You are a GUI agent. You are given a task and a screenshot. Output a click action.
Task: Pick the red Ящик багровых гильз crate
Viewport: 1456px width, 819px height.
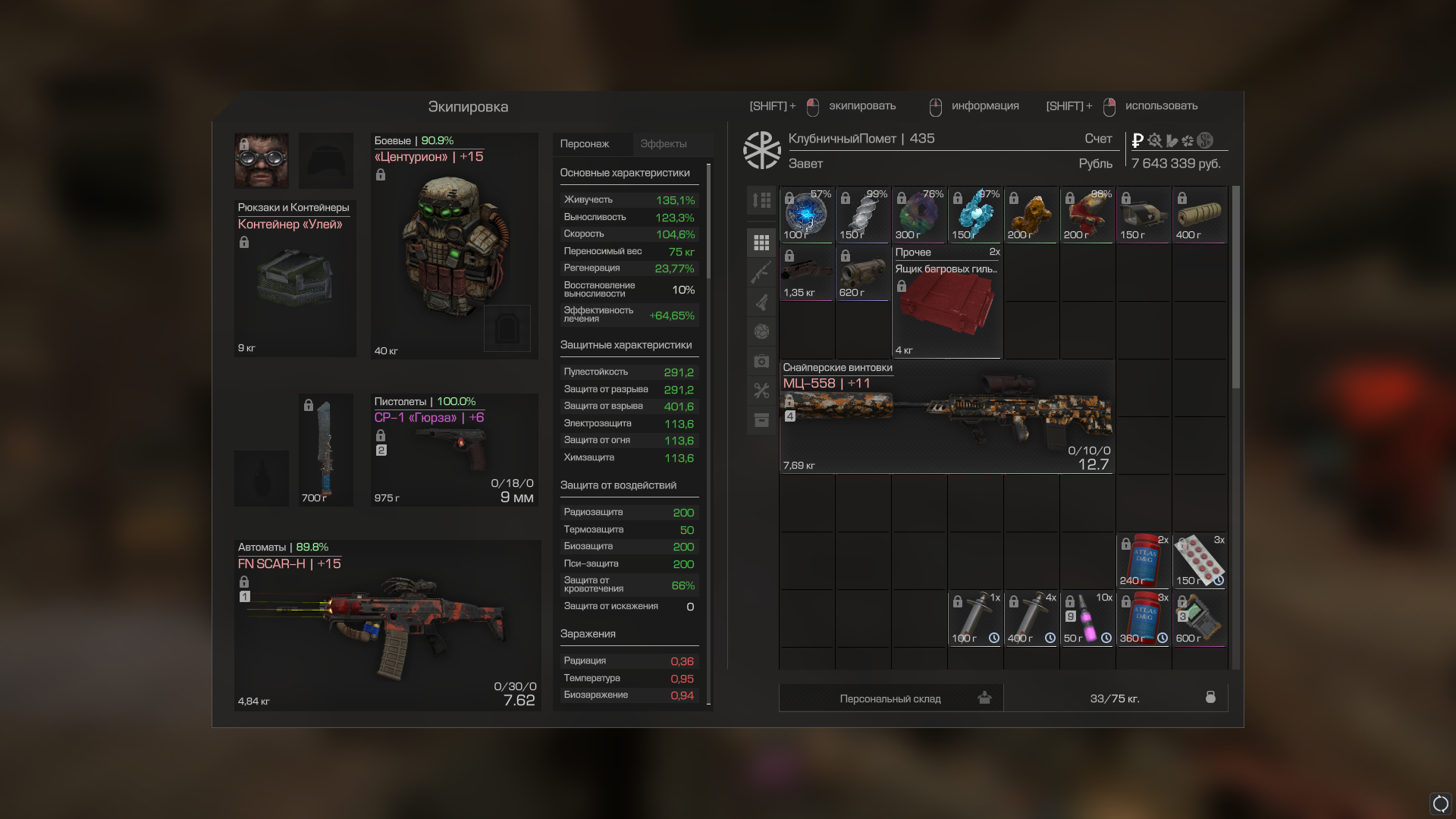click(x=946, y=302)
